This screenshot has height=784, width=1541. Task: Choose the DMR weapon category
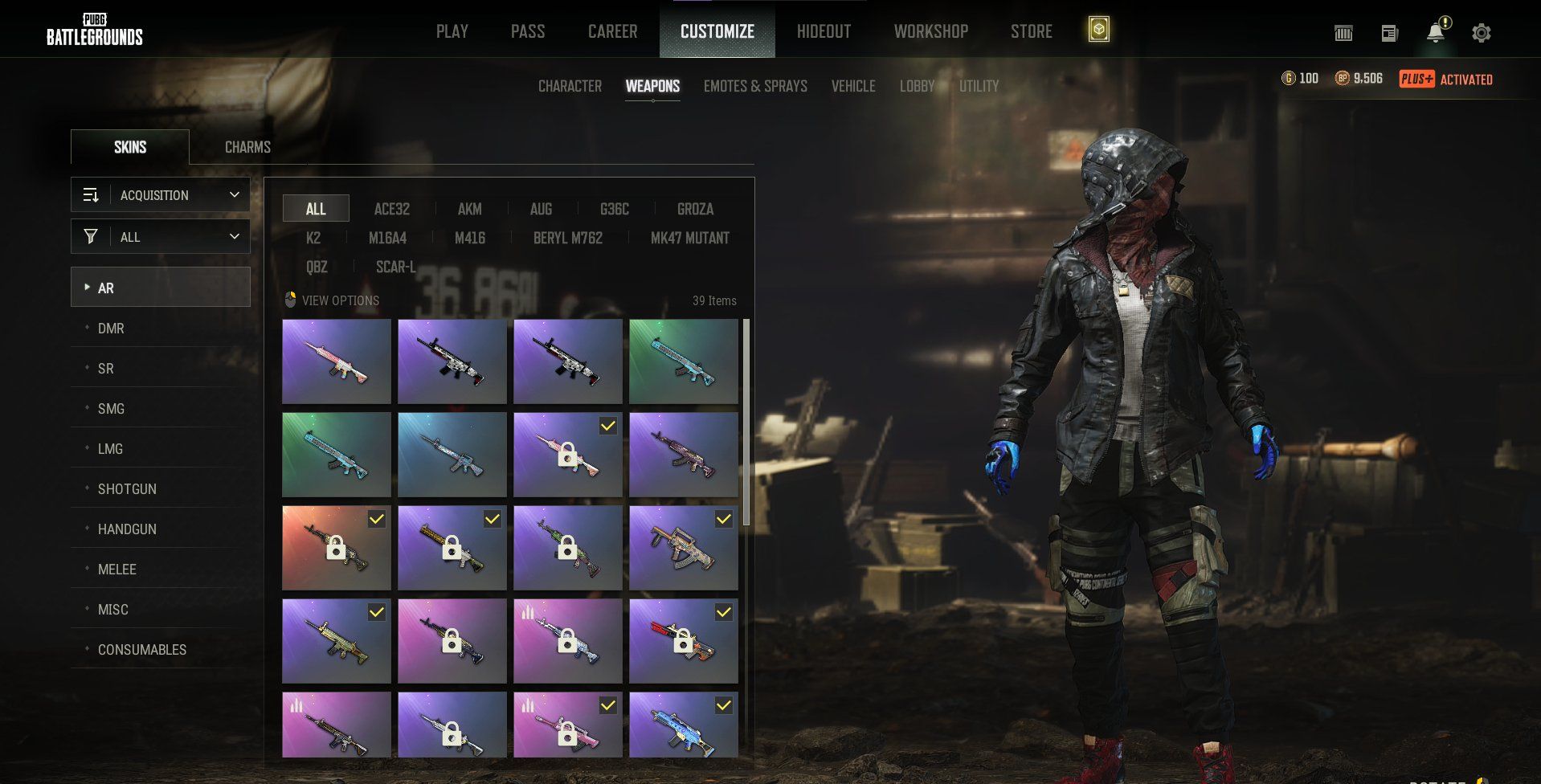tap(111, 329)
